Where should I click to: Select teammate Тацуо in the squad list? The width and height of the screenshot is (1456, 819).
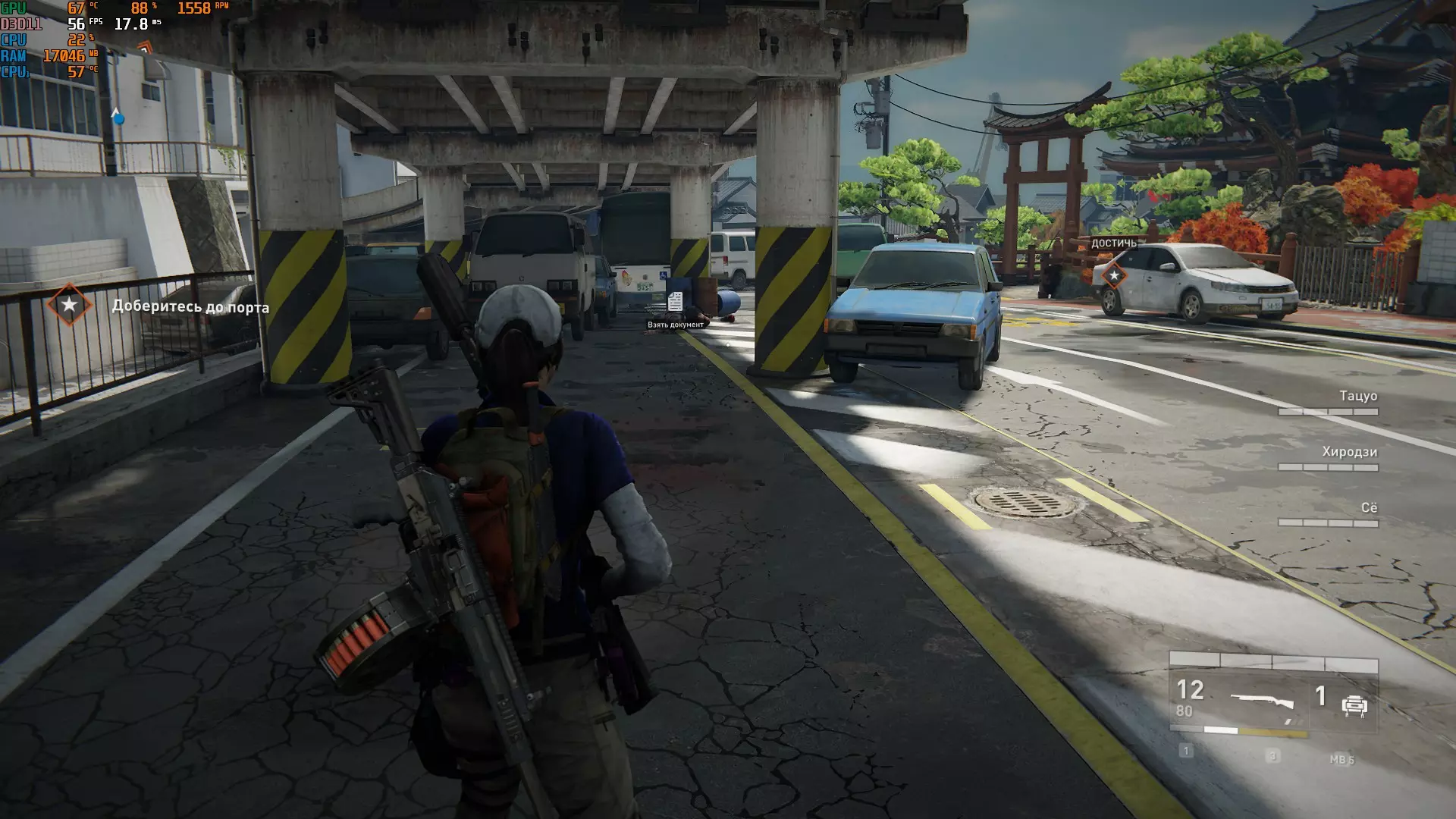(x=1357, y=396)
